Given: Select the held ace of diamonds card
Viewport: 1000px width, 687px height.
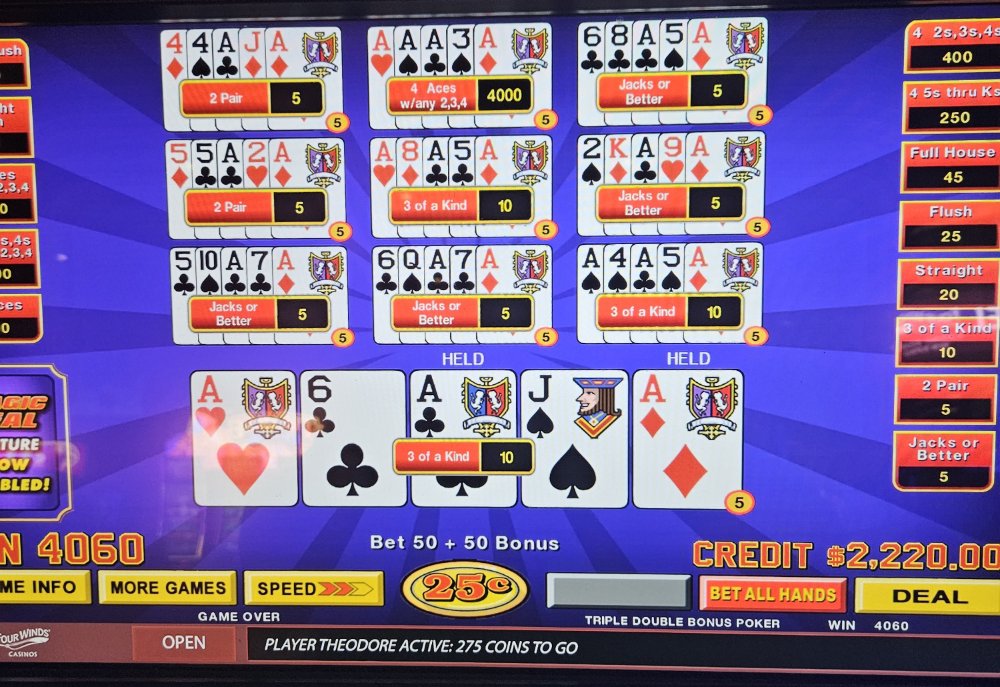Looking at the screenshot, I should (x=687, y=438).
